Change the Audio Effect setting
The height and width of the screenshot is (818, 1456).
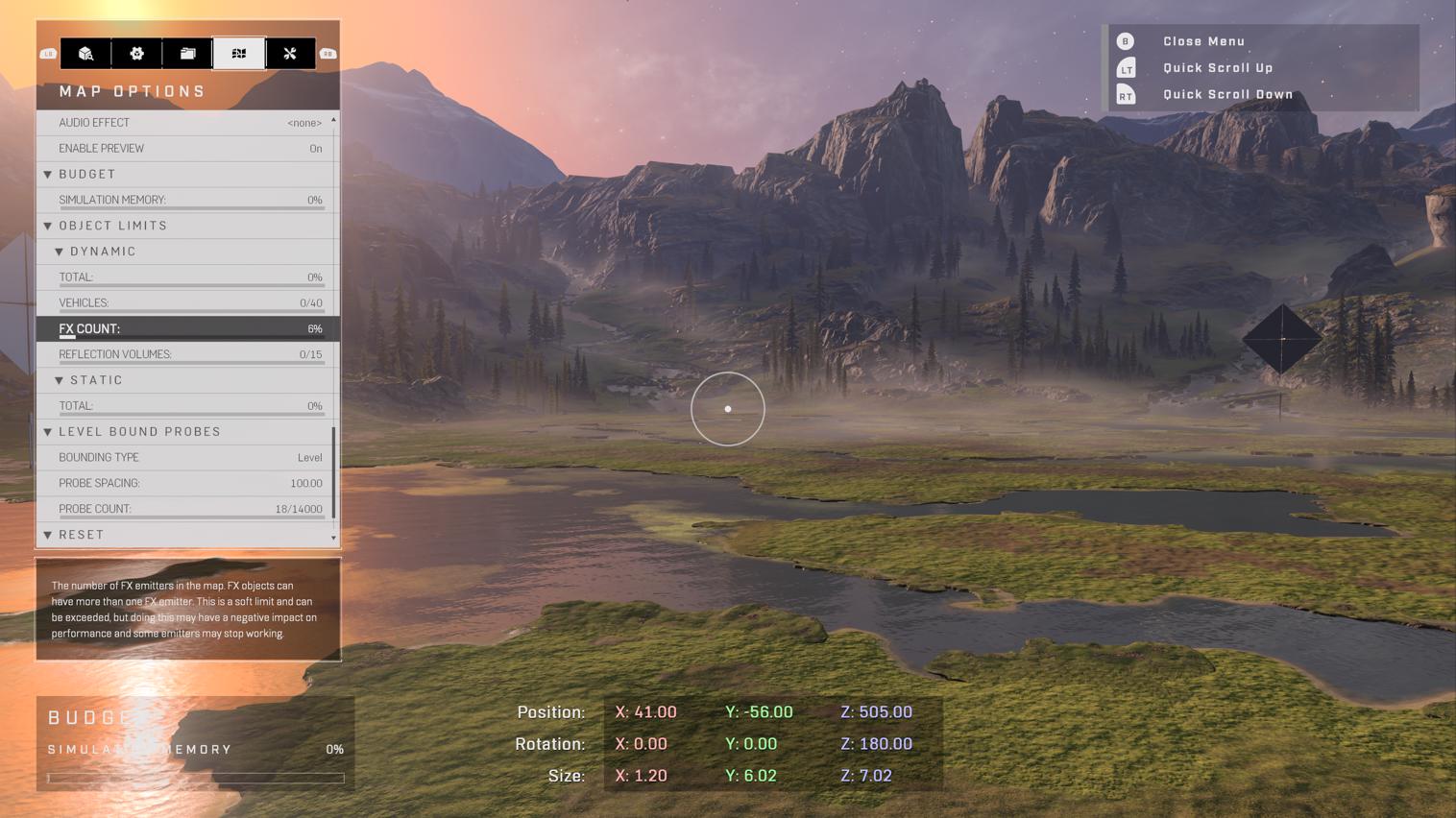[x=189, y=123]
